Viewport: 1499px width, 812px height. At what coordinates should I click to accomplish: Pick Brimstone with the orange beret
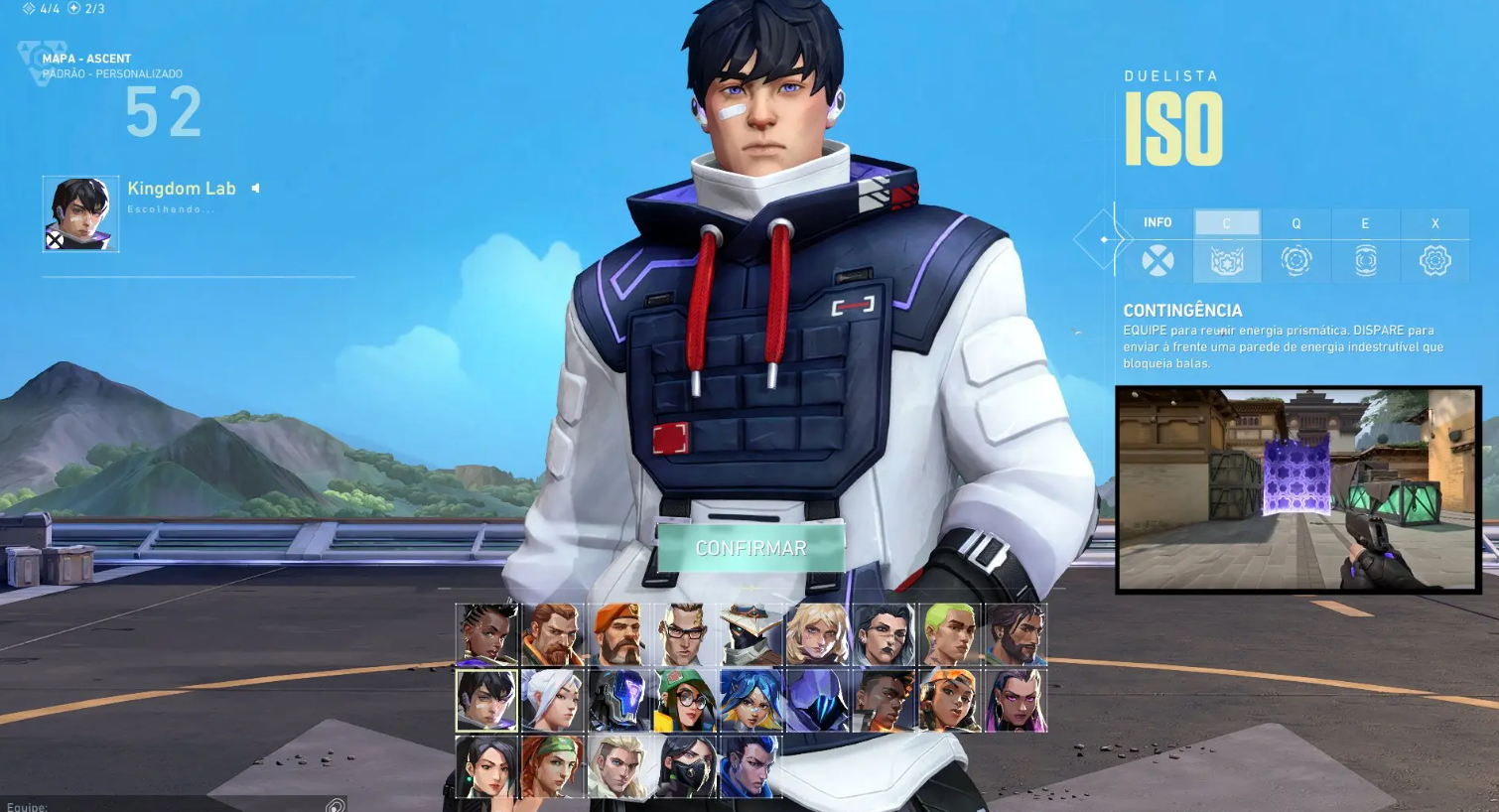pos(618,634)
